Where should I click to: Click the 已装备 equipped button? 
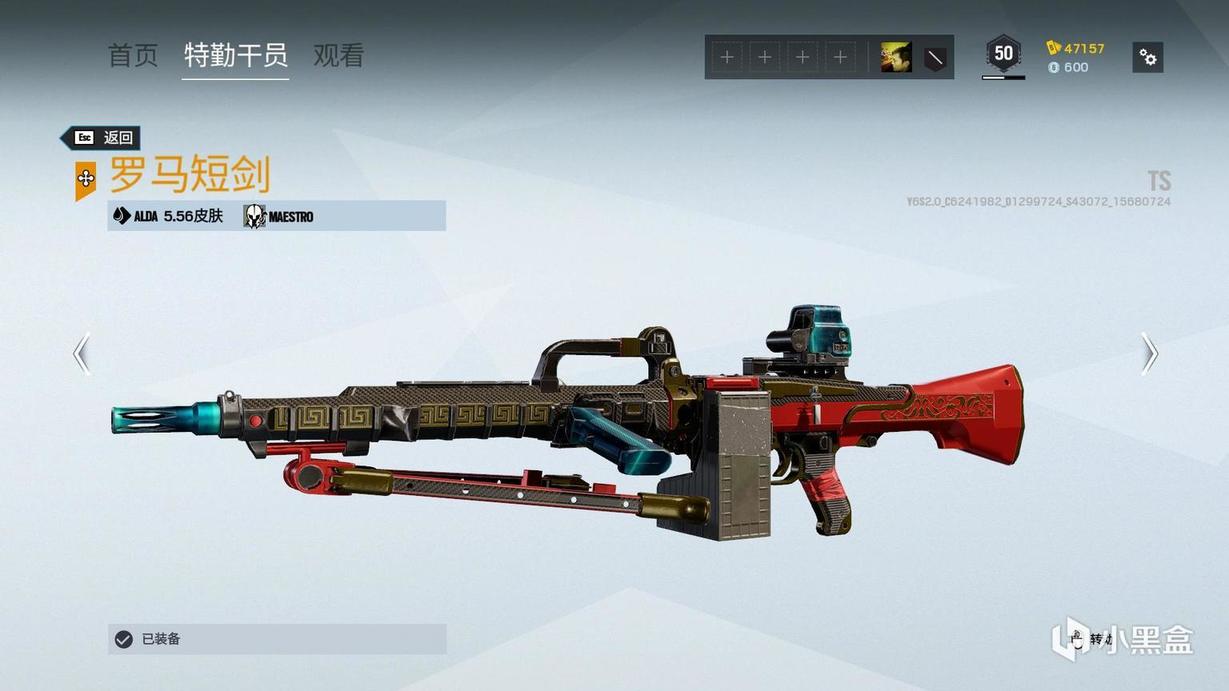[277, 639]
